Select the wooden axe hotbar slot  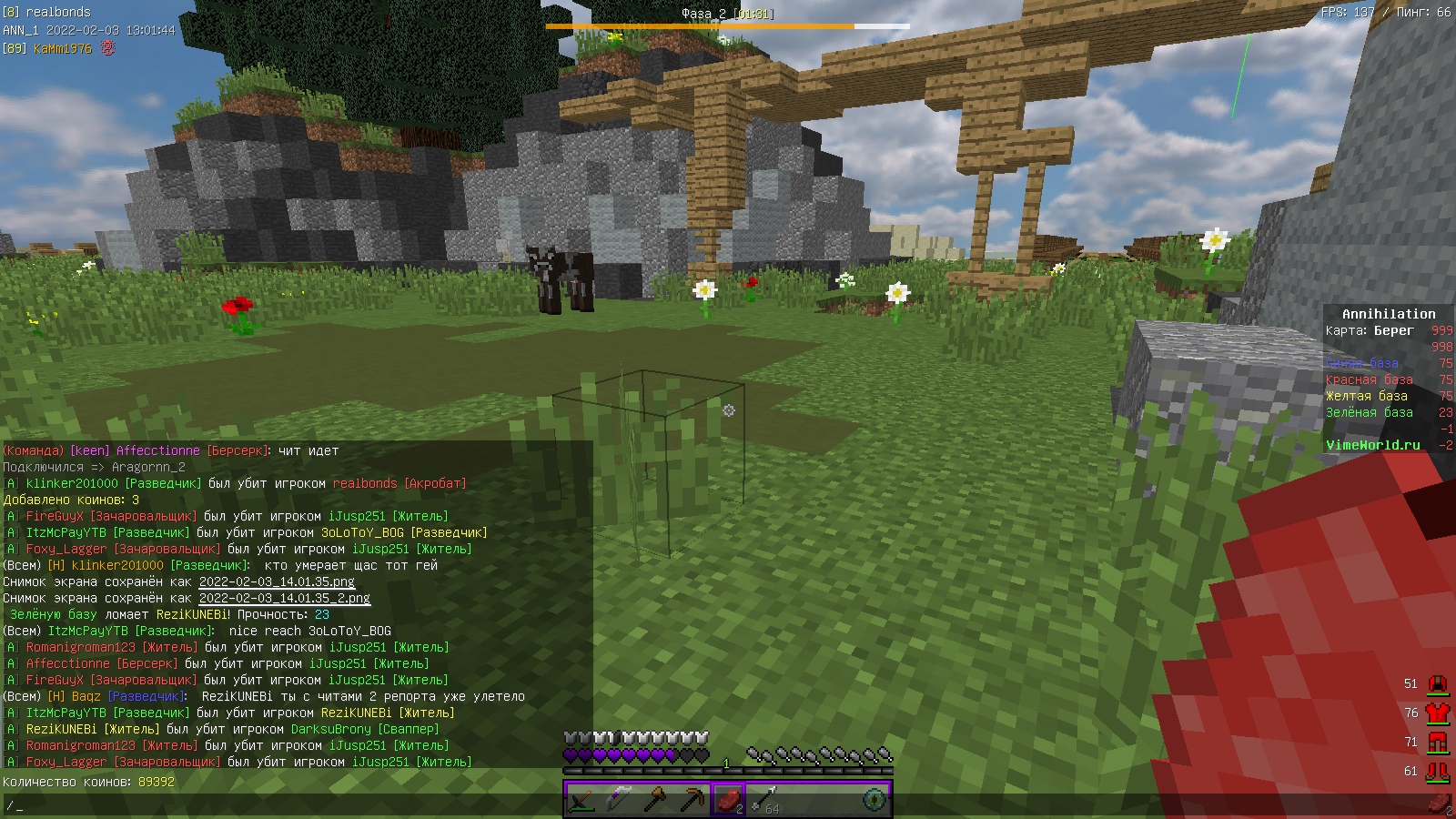tap(655, 800)
